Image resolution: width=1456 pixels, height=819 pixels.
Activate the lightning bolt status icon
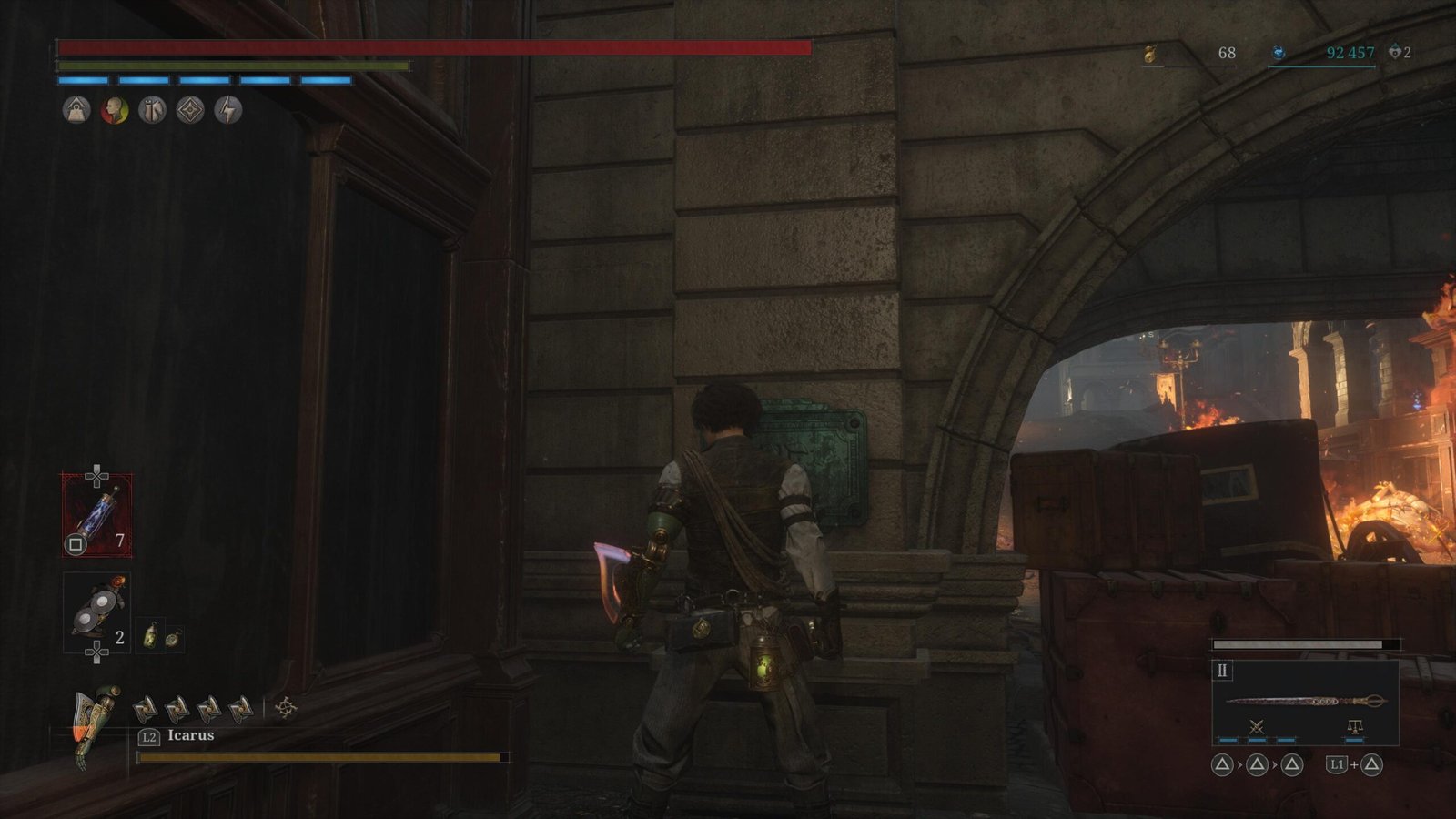227,110
